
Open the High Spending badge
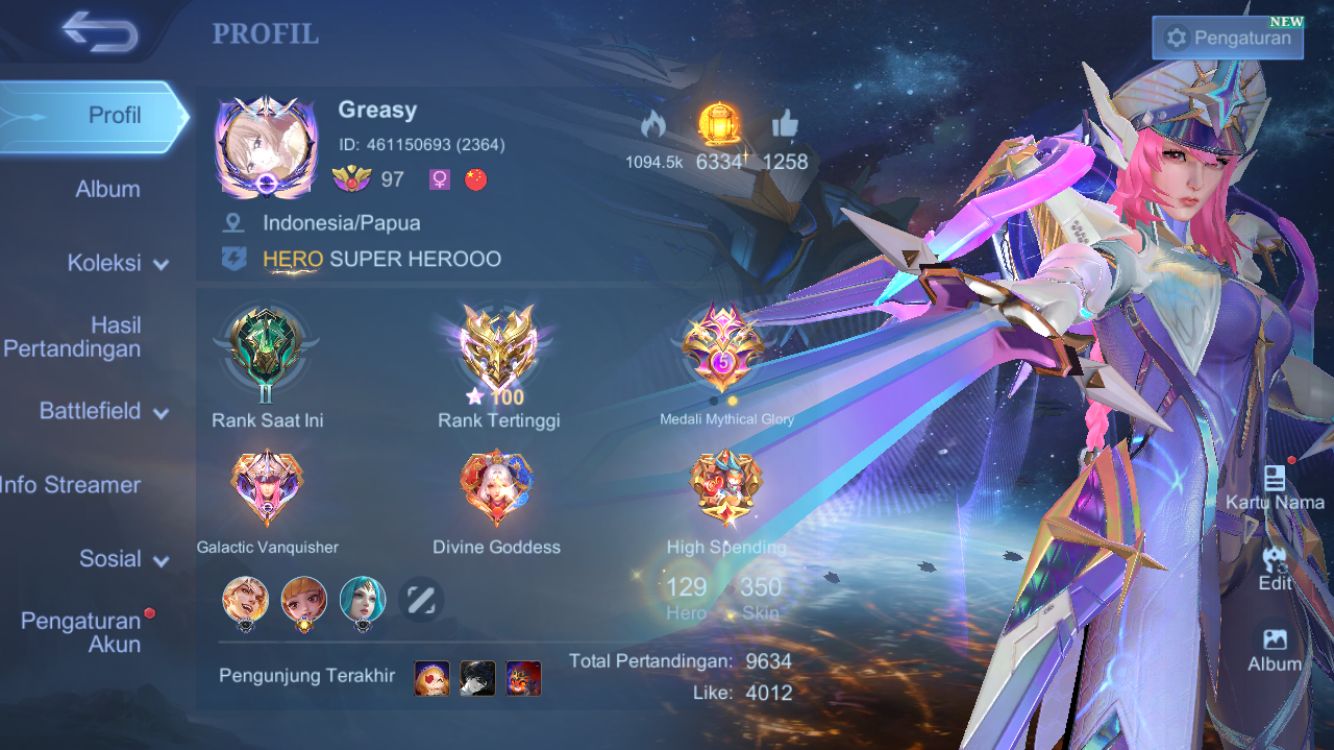click(725, 487)
